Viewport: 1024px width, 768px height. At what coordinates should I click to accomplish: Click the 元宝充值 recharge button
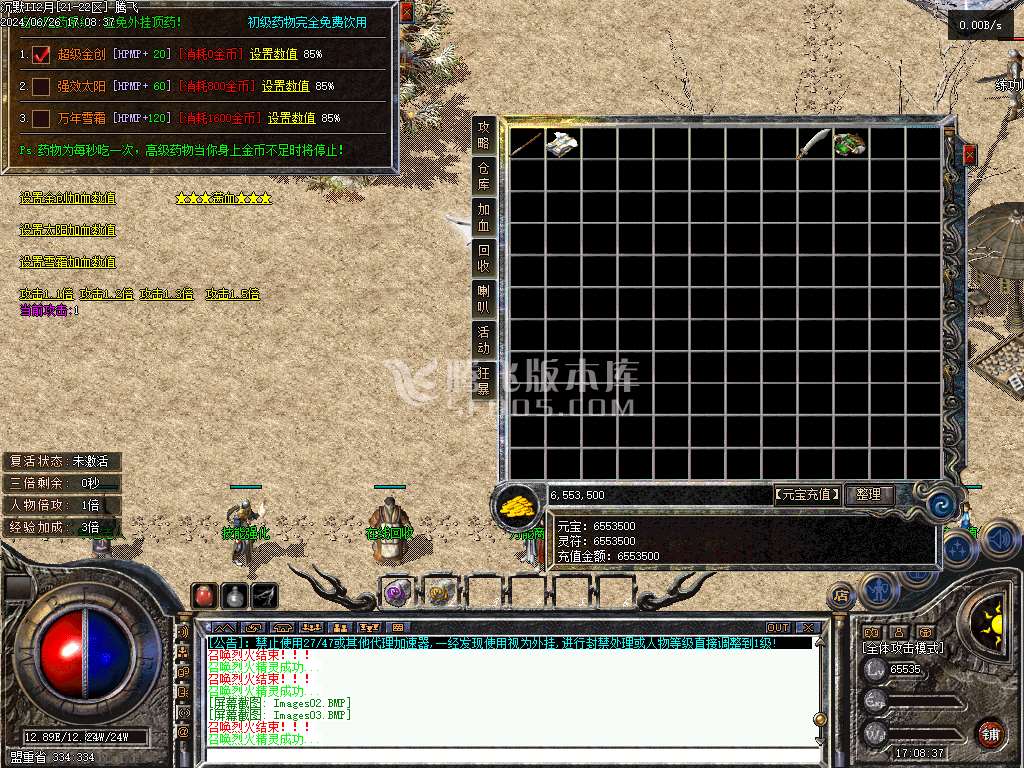pyautogui.click(x=808, y=494)
